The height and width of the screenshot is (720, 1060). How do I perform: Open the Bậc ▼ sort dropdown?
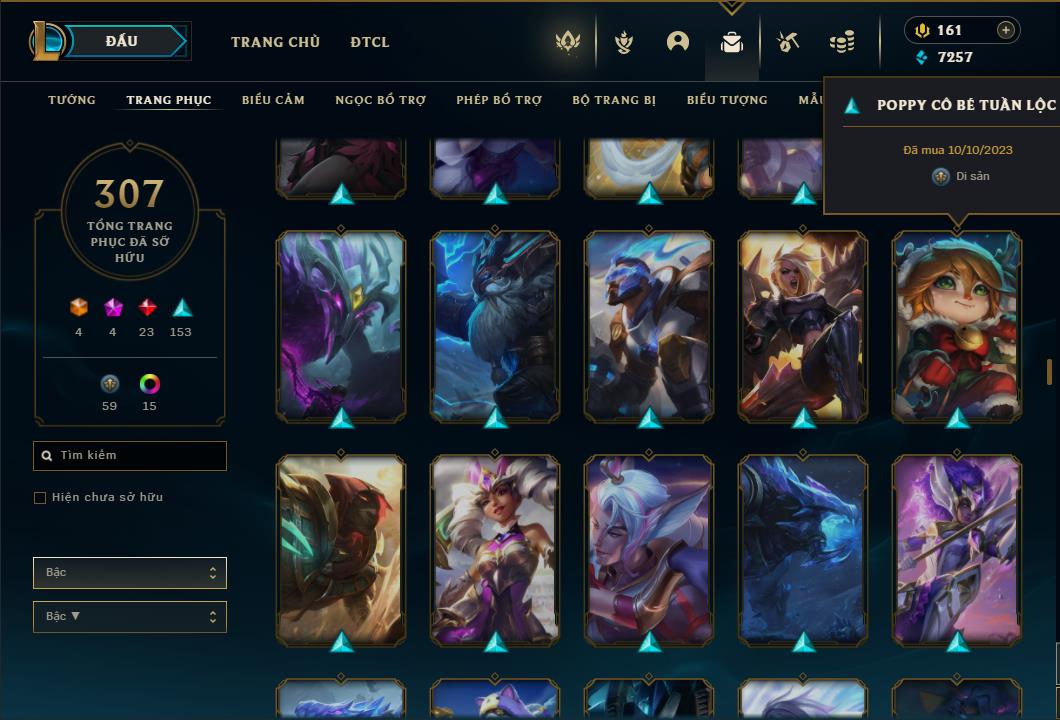tap(130, 617)
